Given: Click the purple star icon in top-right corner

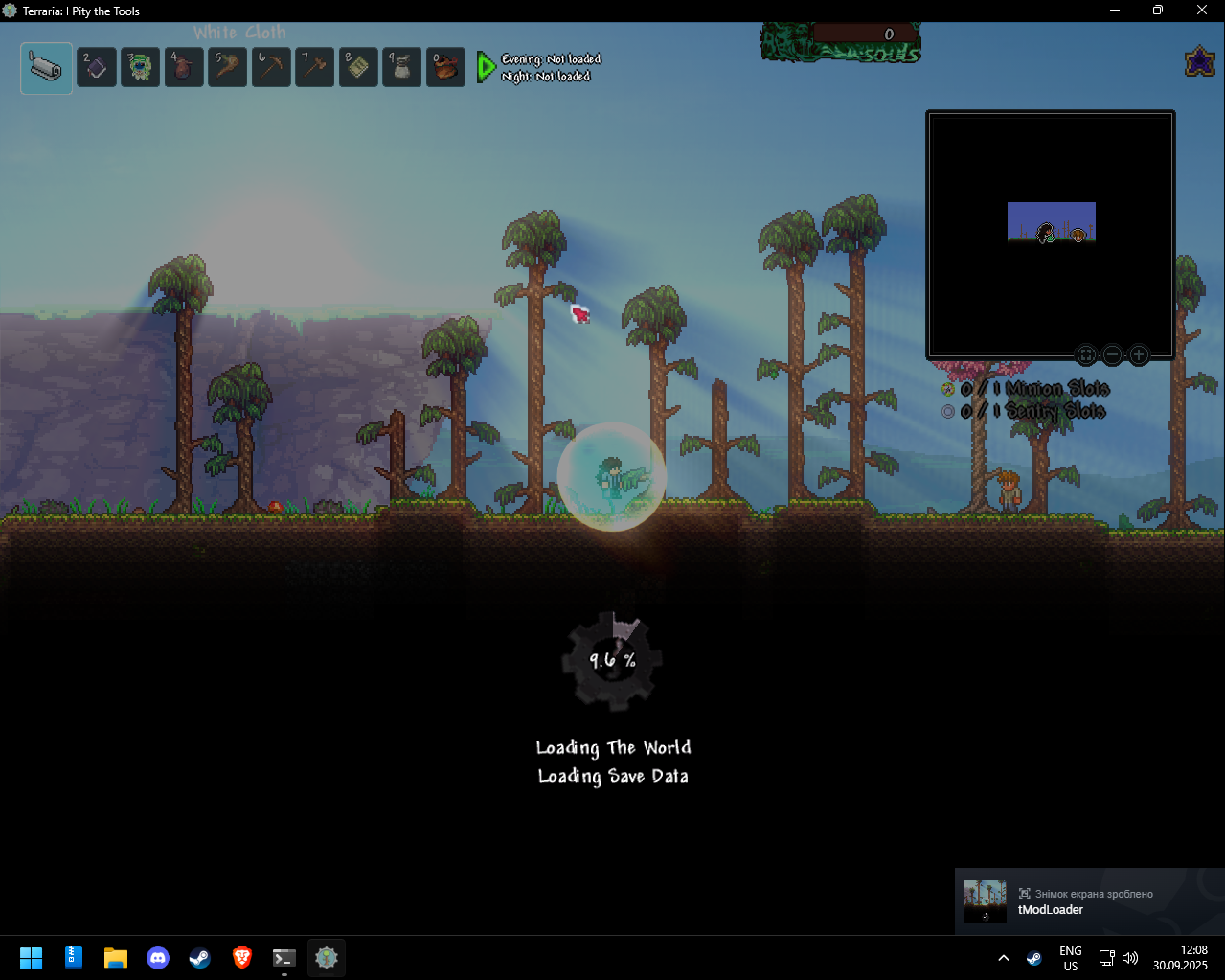Looking at the screenshot, I should click(1199, 62).
